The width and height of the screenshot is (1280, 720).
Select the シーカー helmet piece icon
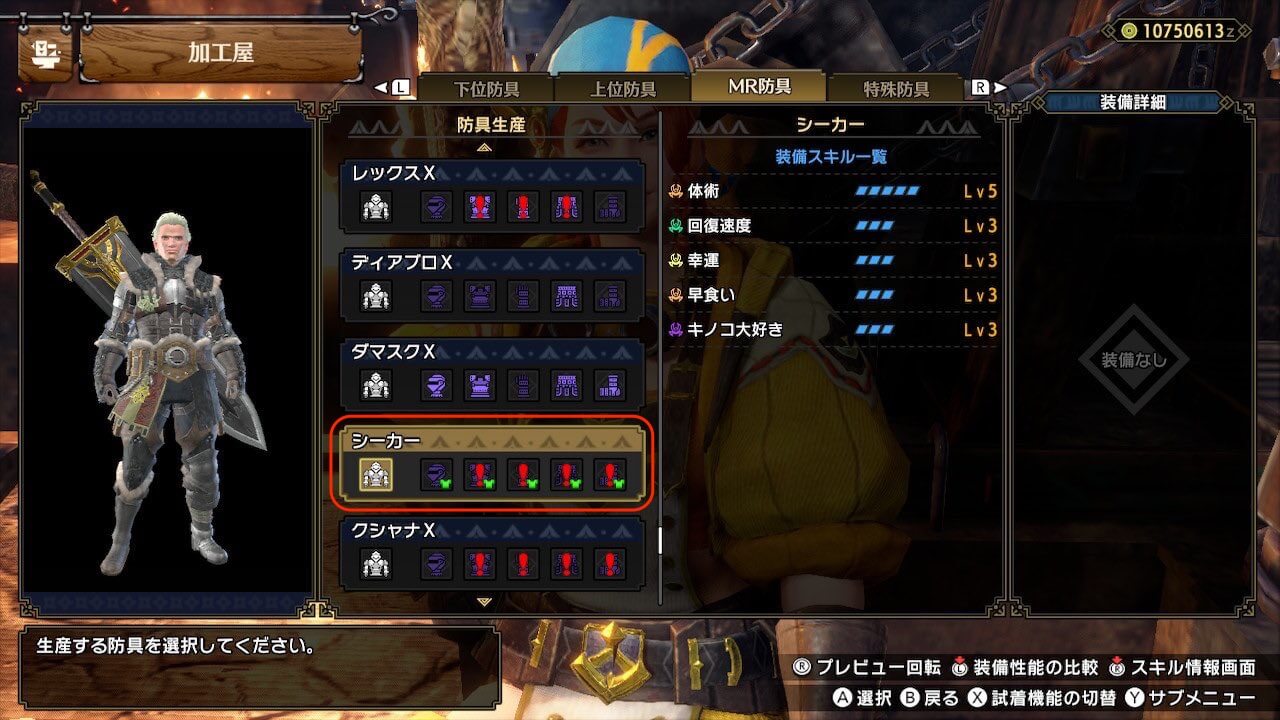tap(435, 475)
